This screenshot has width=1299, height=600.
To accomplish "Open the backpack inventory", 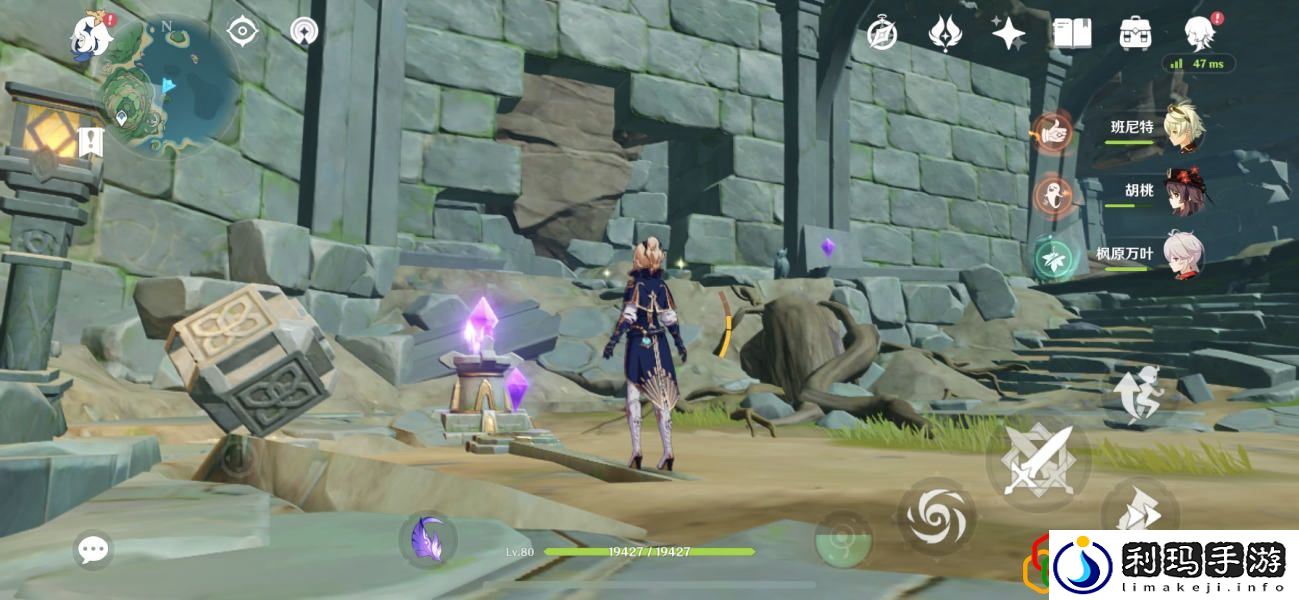I will click(x=1135, y=34).
